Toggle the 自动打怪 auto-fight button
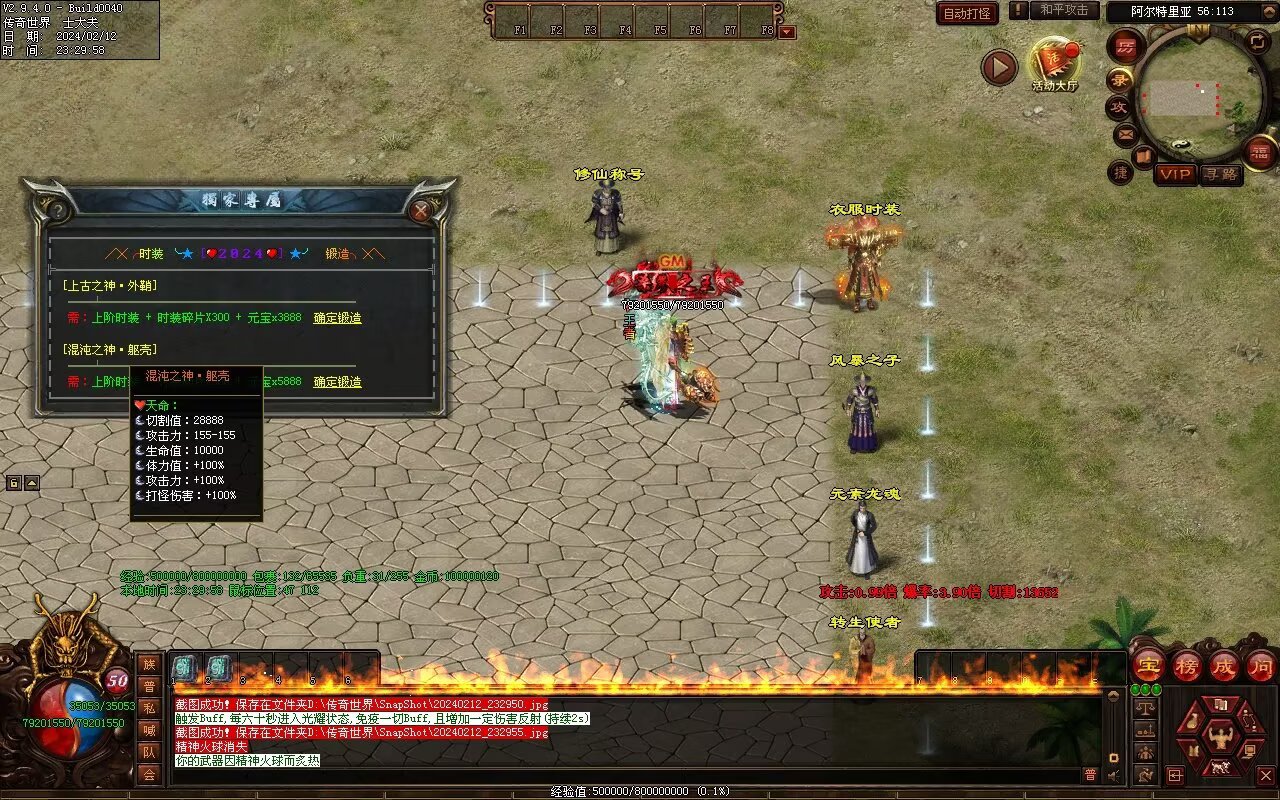The width and height of the screenshot is (1280, 800). pyautogui.click(x=968, y=13)
